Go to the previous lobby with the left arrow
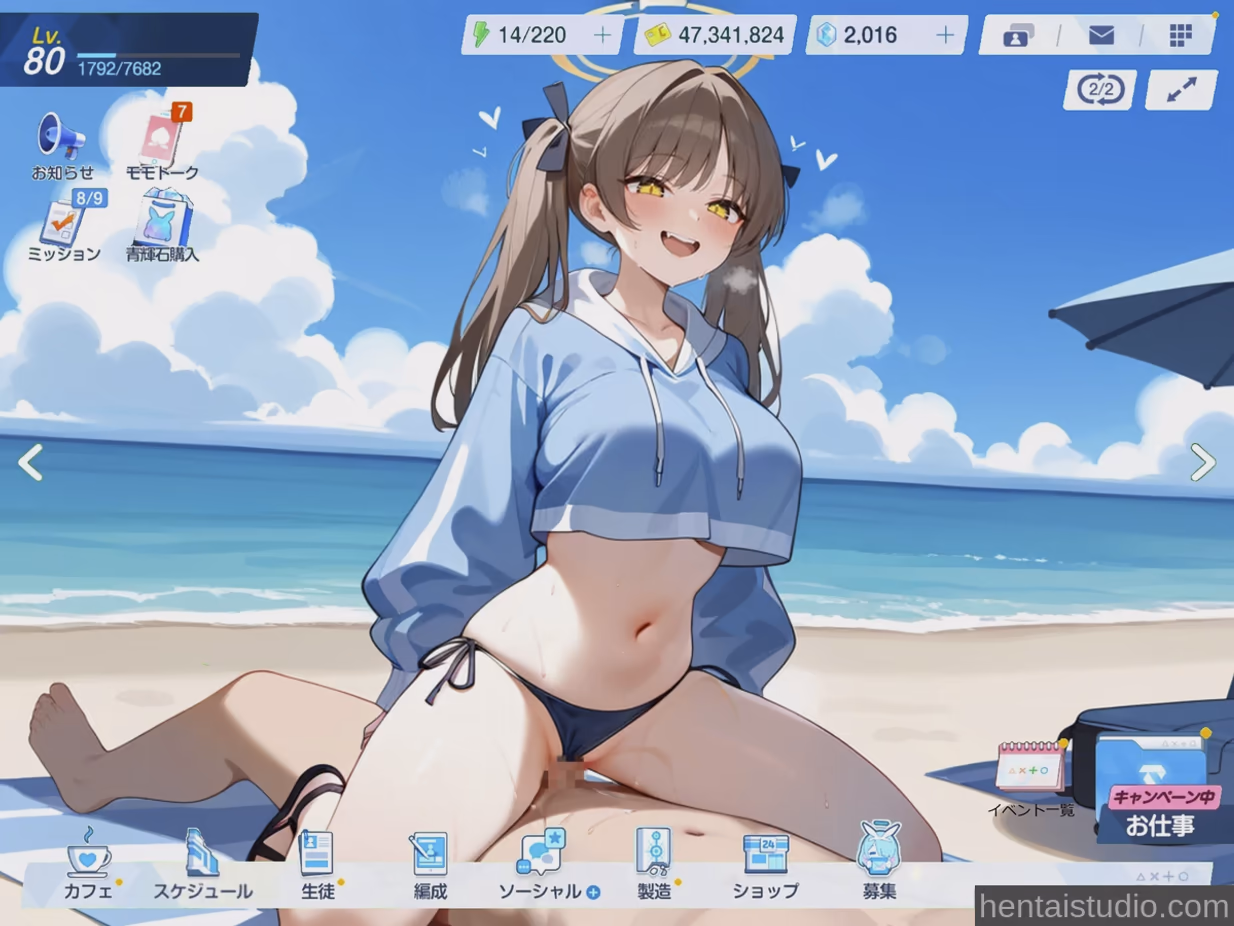This screenshot has height=926, width=1234. (x=30, y=462)
